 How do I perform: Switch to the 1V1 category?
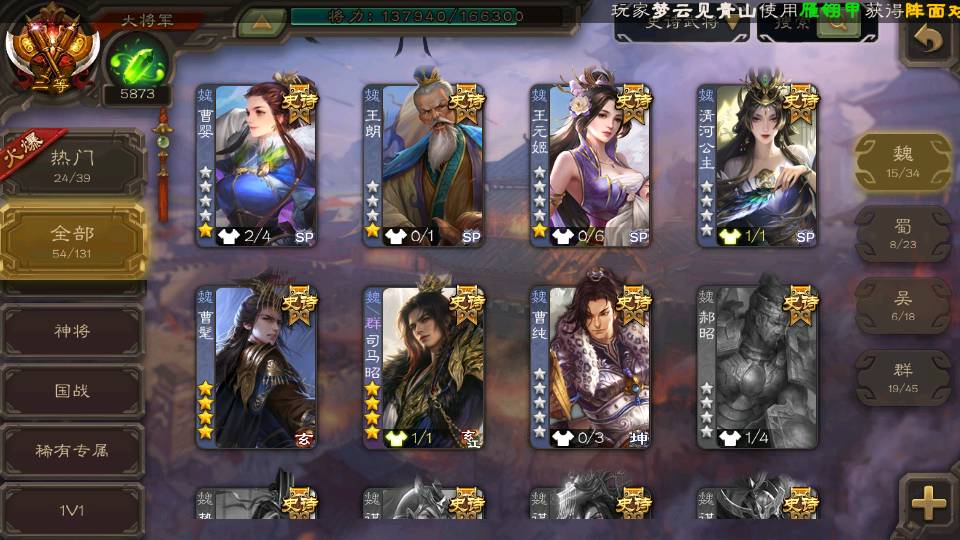[x=72, y=510]
